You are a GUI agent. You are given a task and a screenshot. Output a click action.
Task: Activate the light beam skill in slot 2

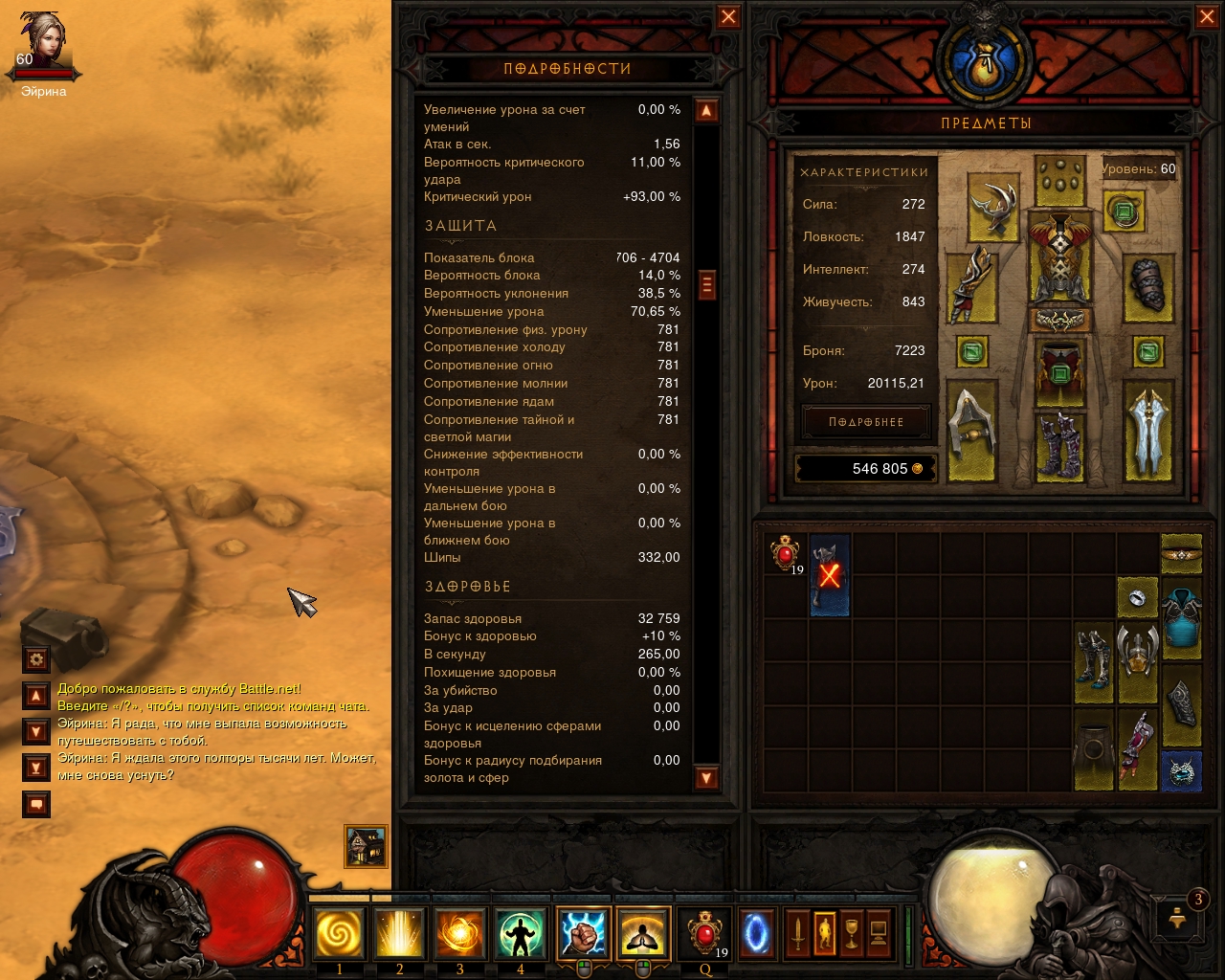399,933
